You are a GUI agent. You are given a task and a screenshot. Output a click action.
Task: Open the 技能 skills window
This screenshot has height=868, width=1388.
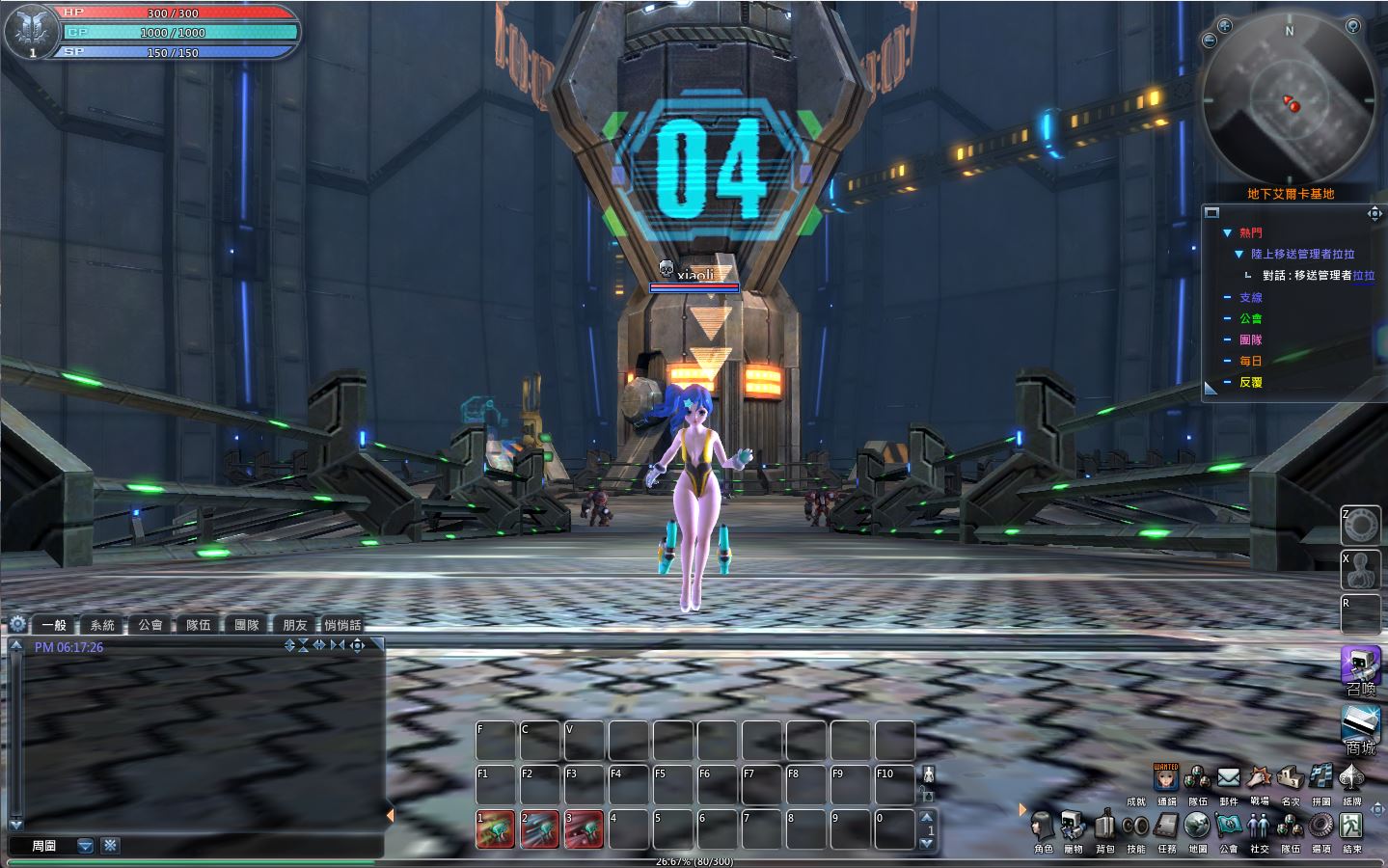tap(1135, 827)
